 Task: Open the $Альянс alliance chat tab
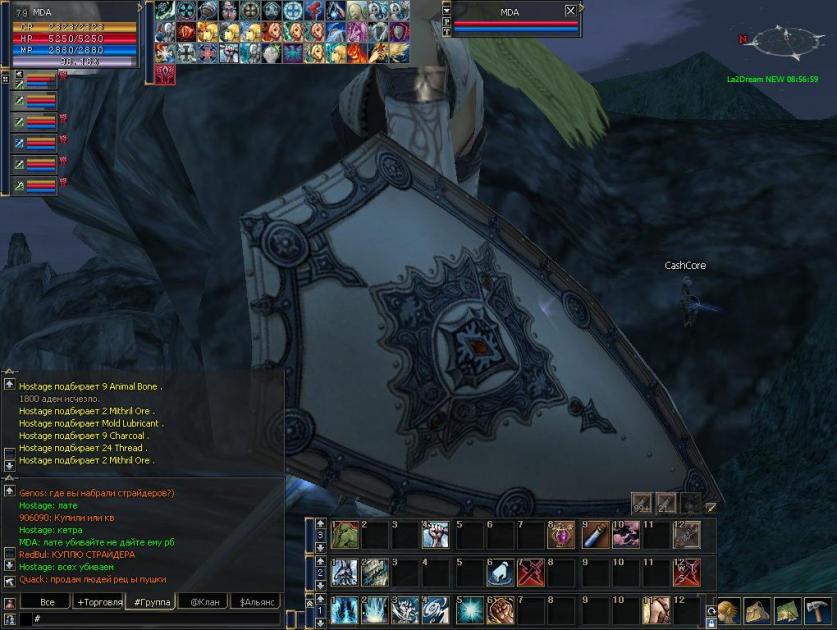(256, 602)
